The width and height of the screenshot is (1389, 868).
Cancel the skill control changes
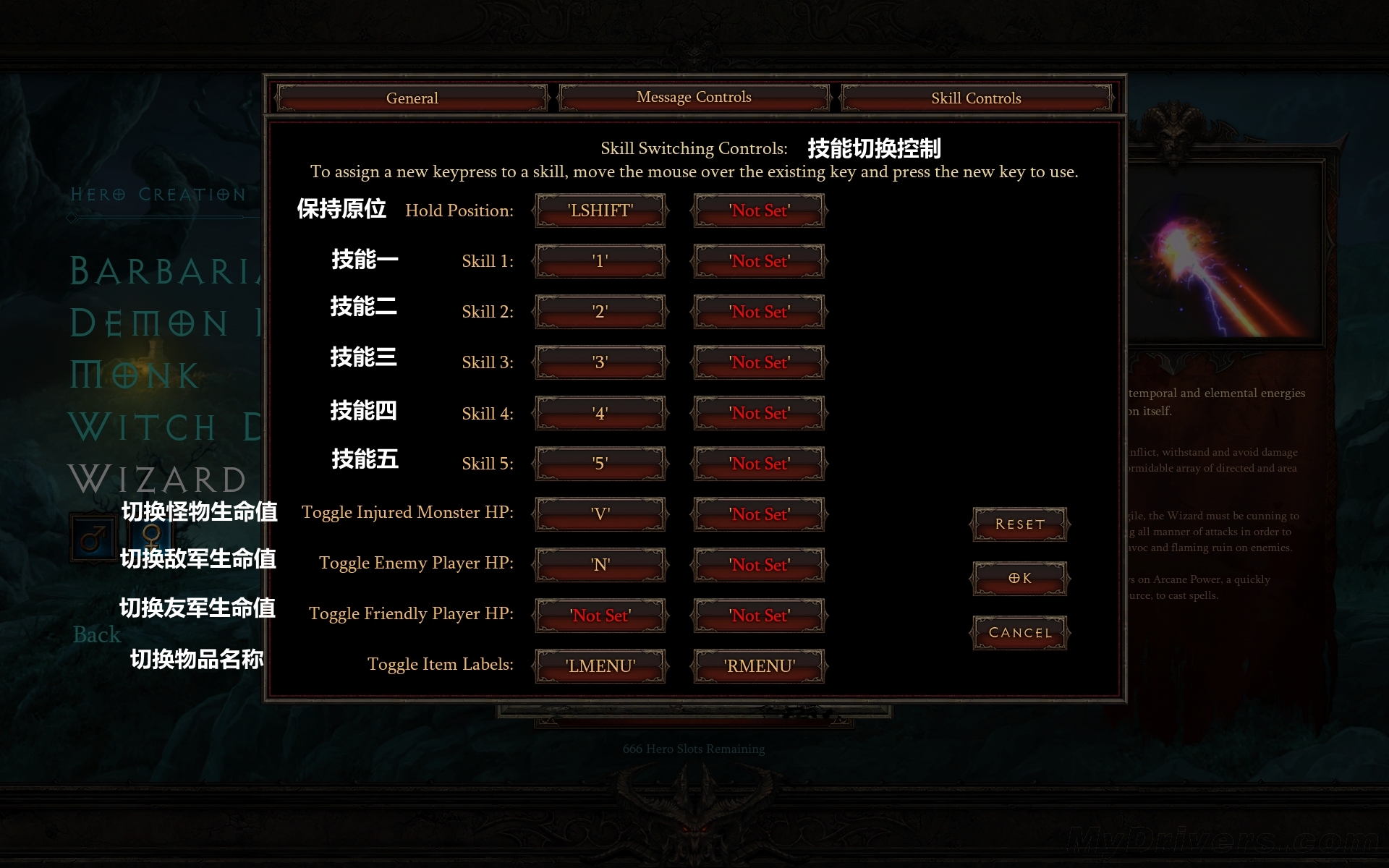click(1019, 633)
